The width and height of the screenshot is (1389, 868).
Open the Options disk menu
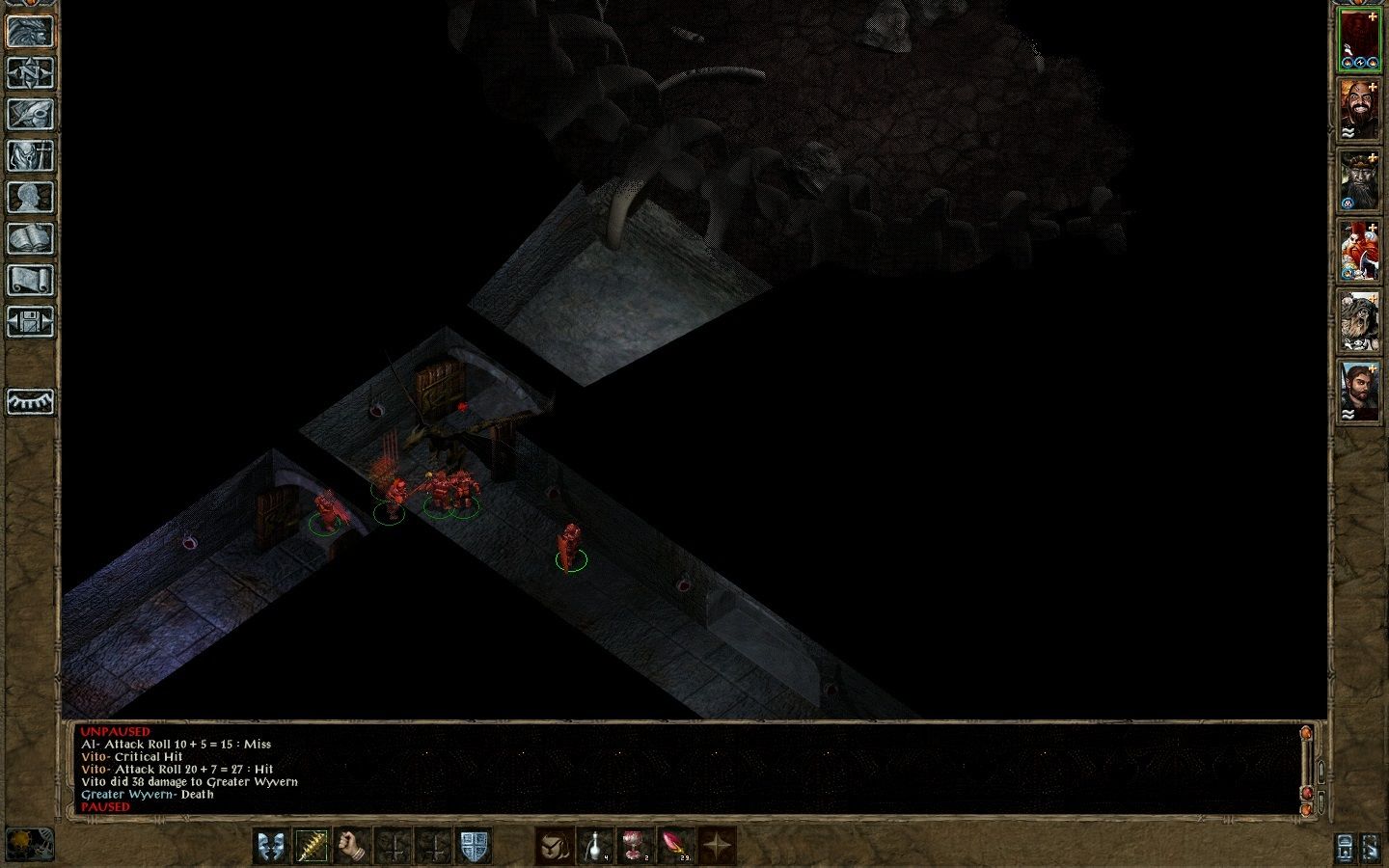pyautogui.click(x=30, y=322)
